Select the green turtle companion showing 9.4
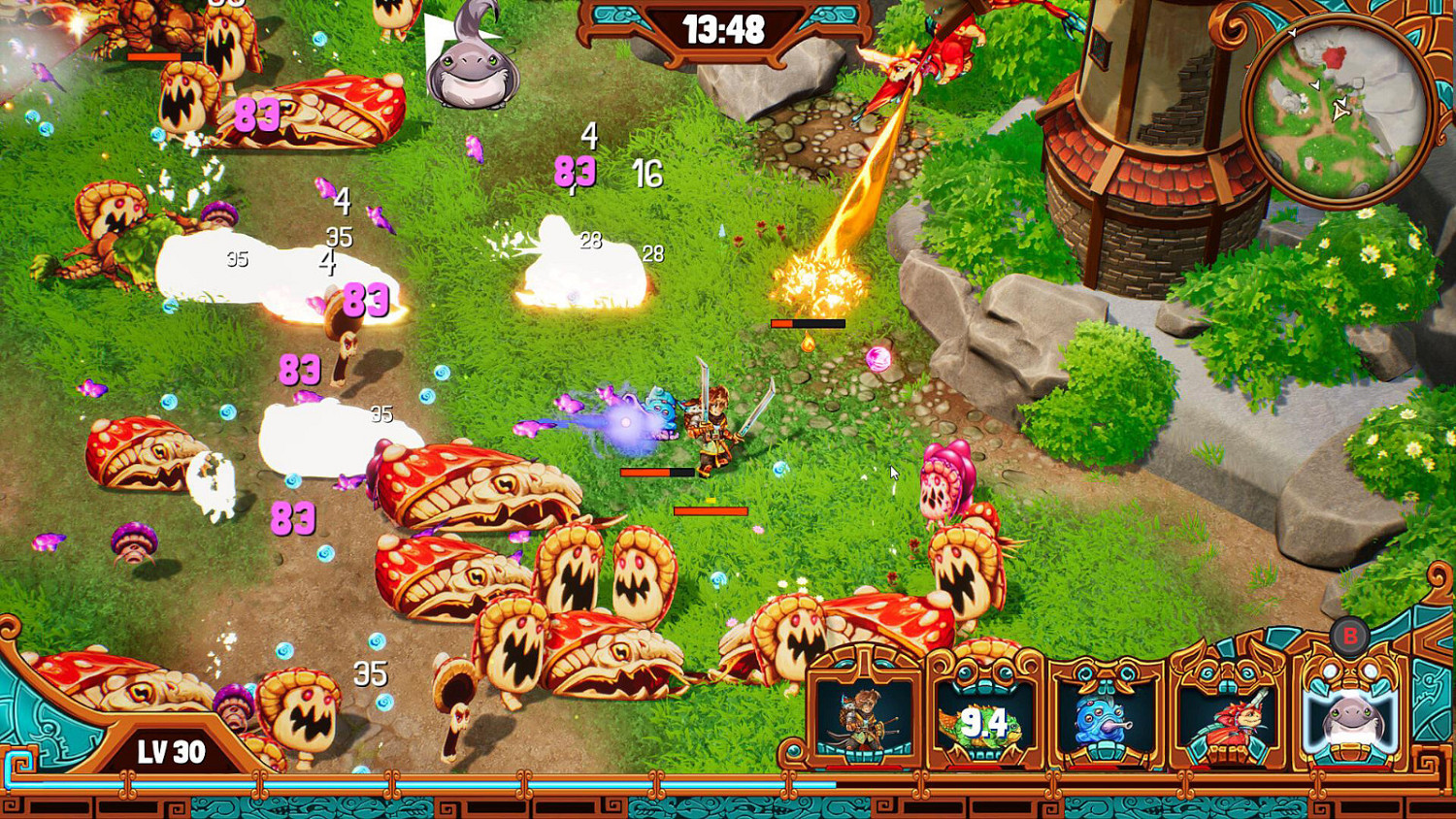 (x=983, y=723)
